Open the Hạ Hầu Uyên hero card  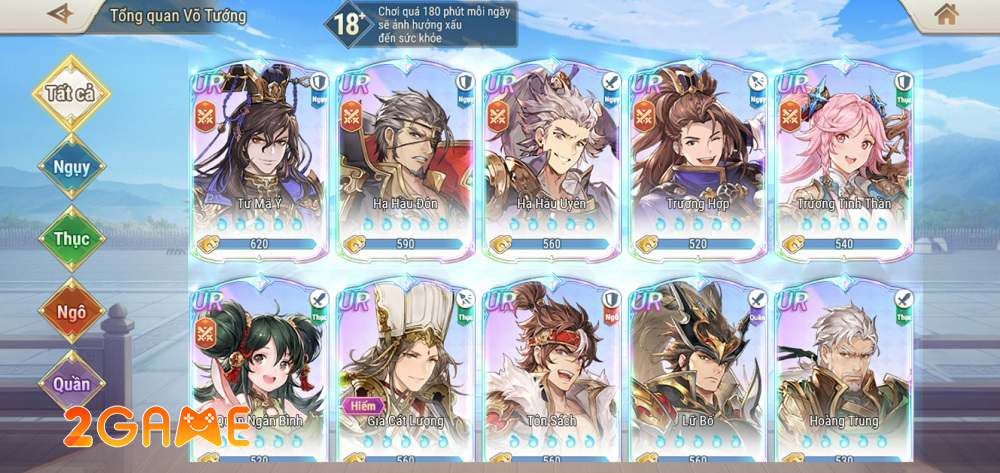coord(551,160)
